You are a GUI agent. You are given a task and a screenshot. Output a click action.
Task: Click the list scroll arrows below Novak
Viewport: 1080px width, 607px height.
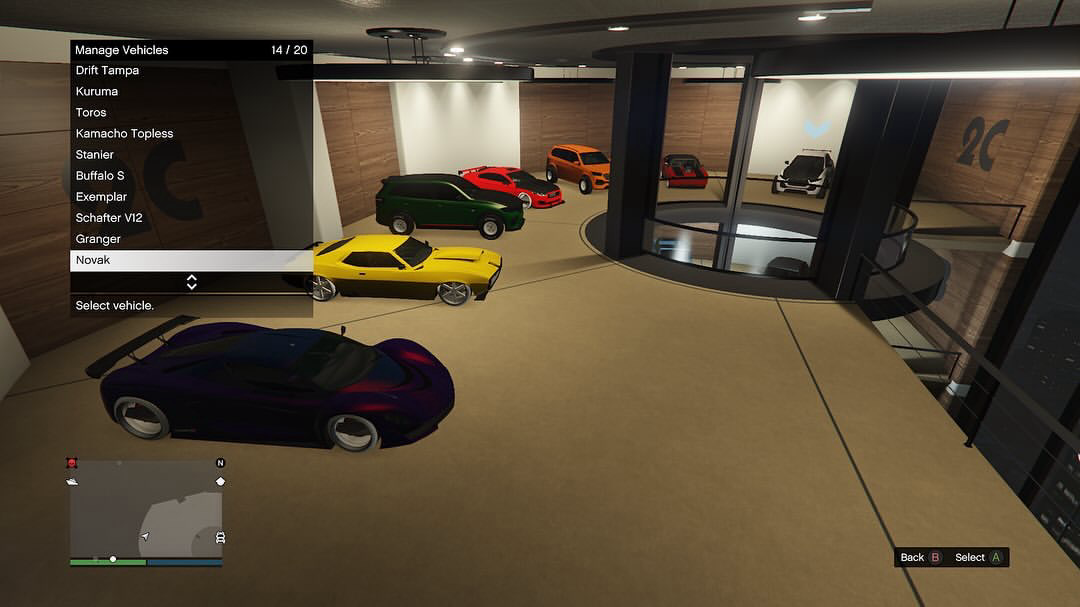click(191, 282)
